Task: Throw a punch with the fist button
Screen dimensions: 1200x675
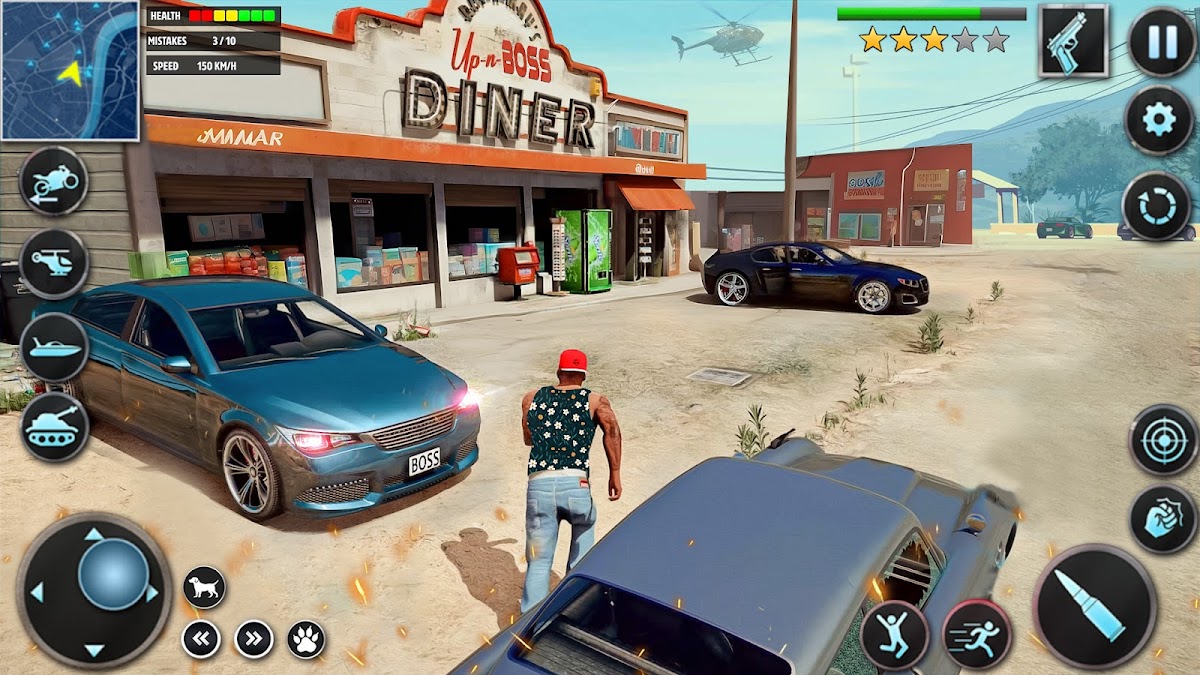Action: 1163,519
